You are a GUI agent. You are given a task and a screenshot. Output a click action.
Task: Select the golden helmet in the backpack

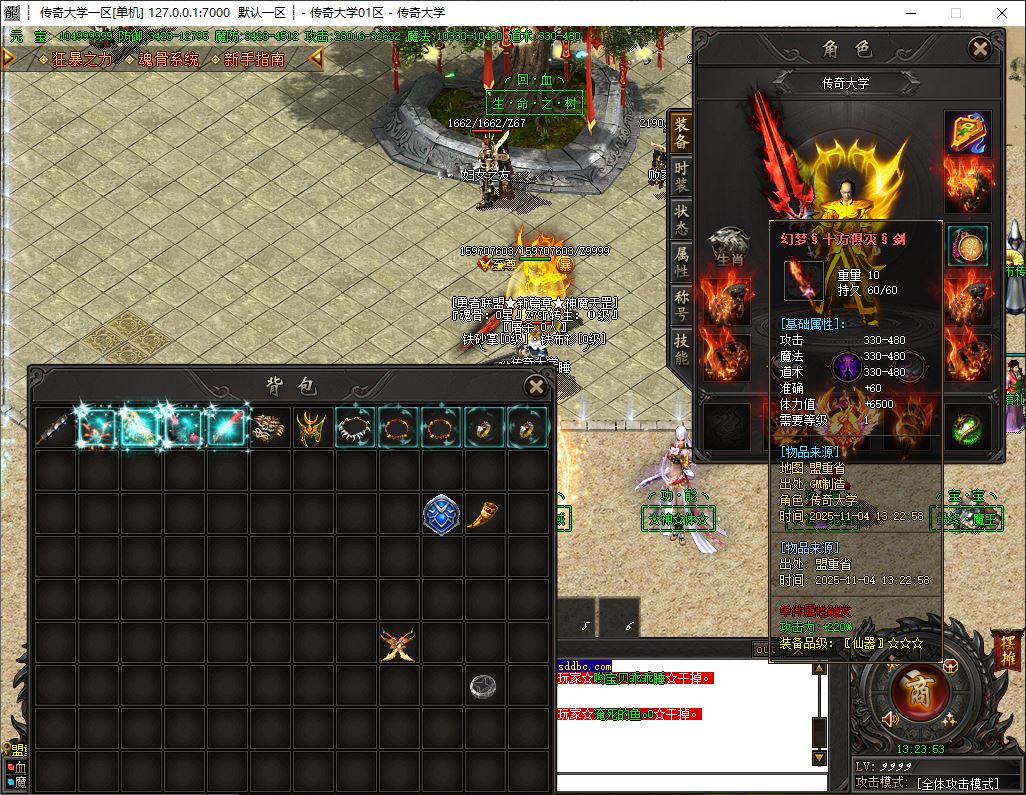pyautogui.click(x=312, y=428)
